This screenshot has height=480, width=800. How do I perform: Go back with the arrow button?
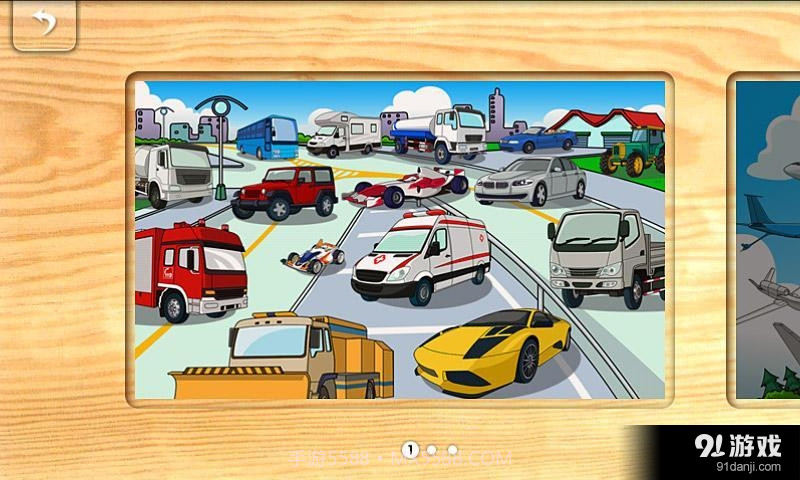43,24
